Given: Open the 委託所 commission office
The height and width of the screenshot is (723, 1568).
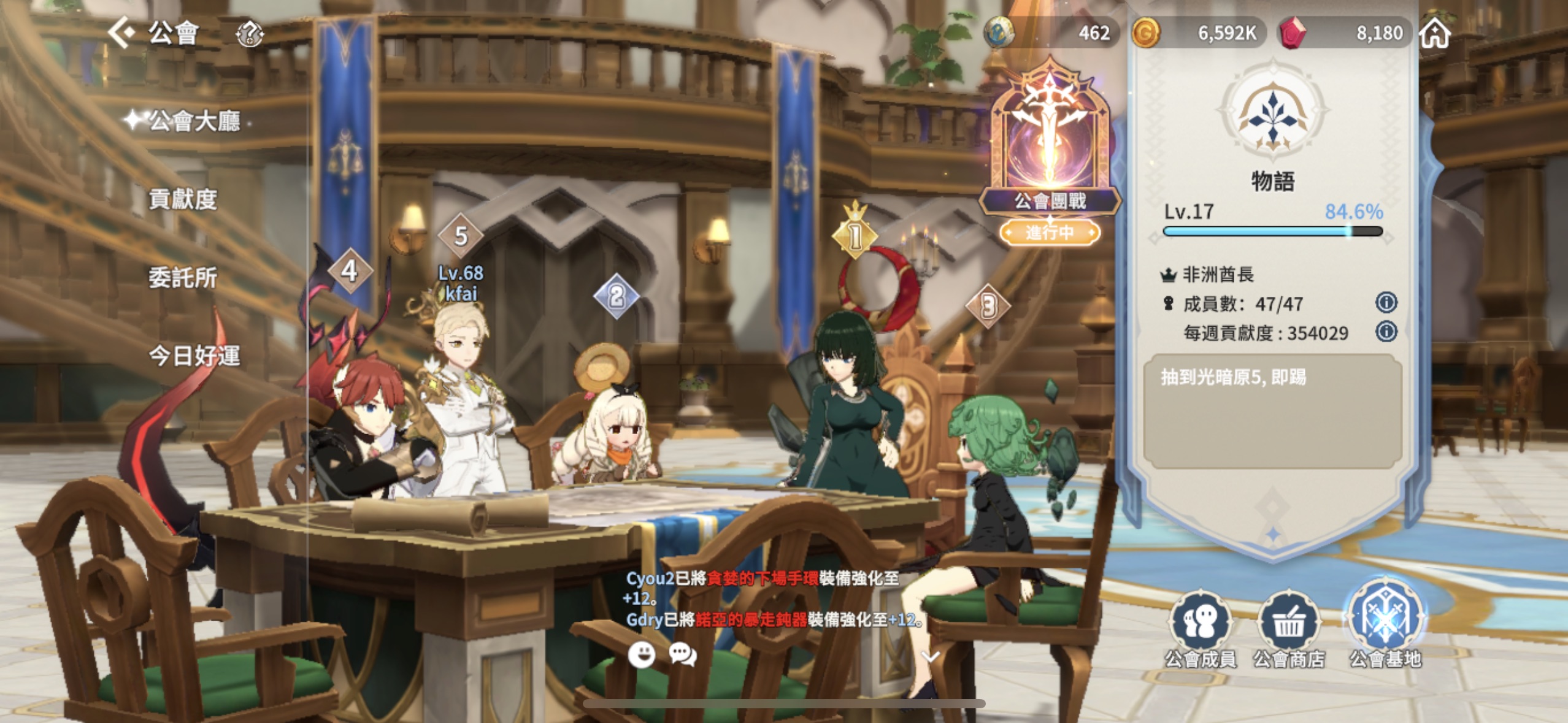Looking at the screenshot, I should tap(183, 278).
